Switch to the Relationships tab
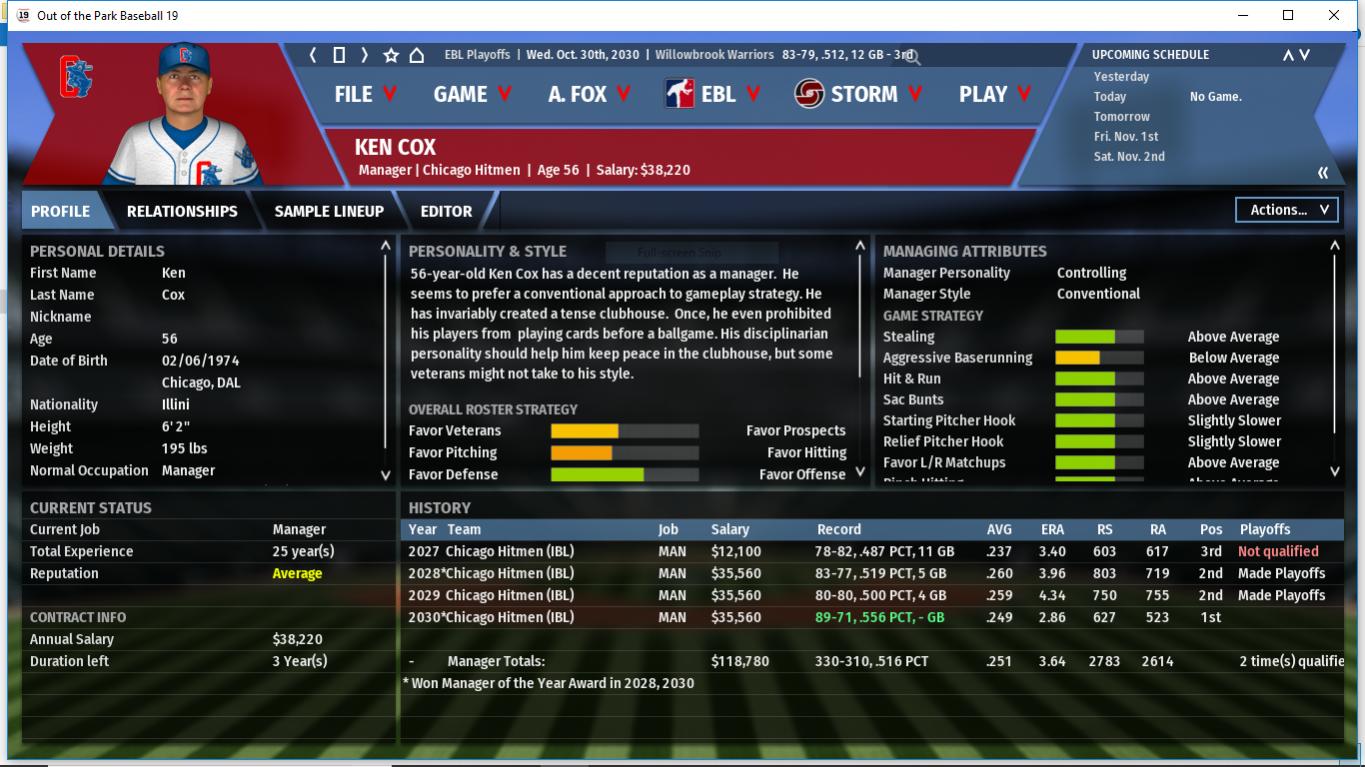 tap(182, 211)
